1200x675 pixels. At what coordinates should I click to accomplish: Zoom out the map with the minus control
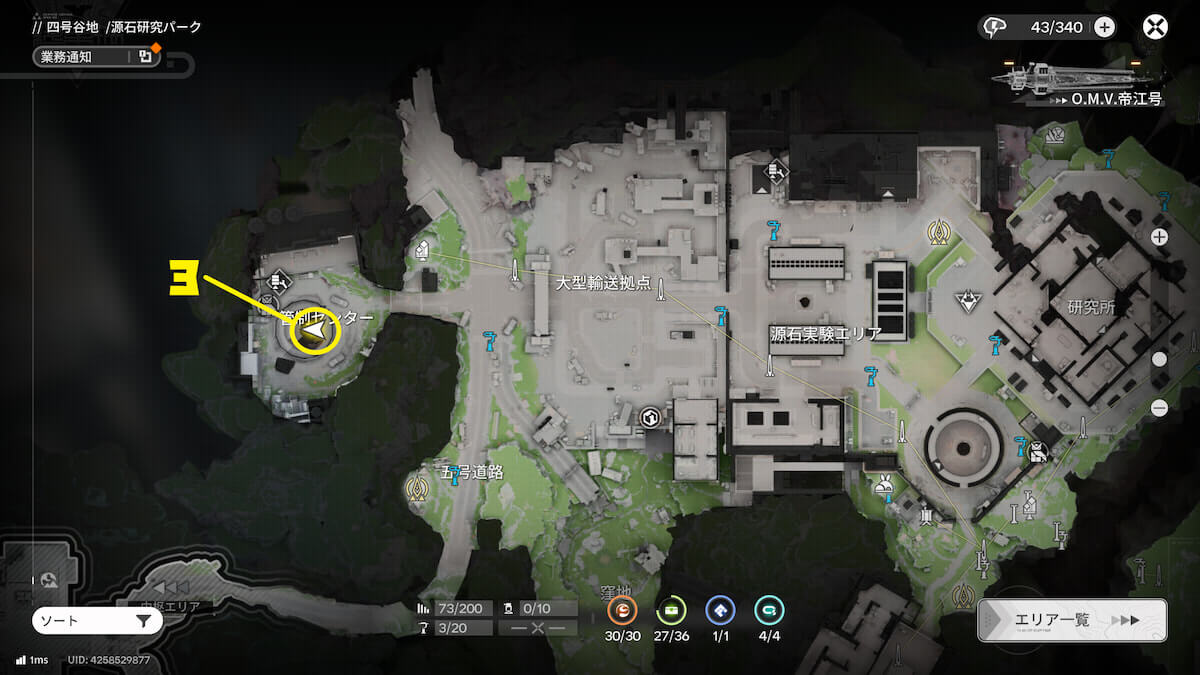[x=1159, y=408]
